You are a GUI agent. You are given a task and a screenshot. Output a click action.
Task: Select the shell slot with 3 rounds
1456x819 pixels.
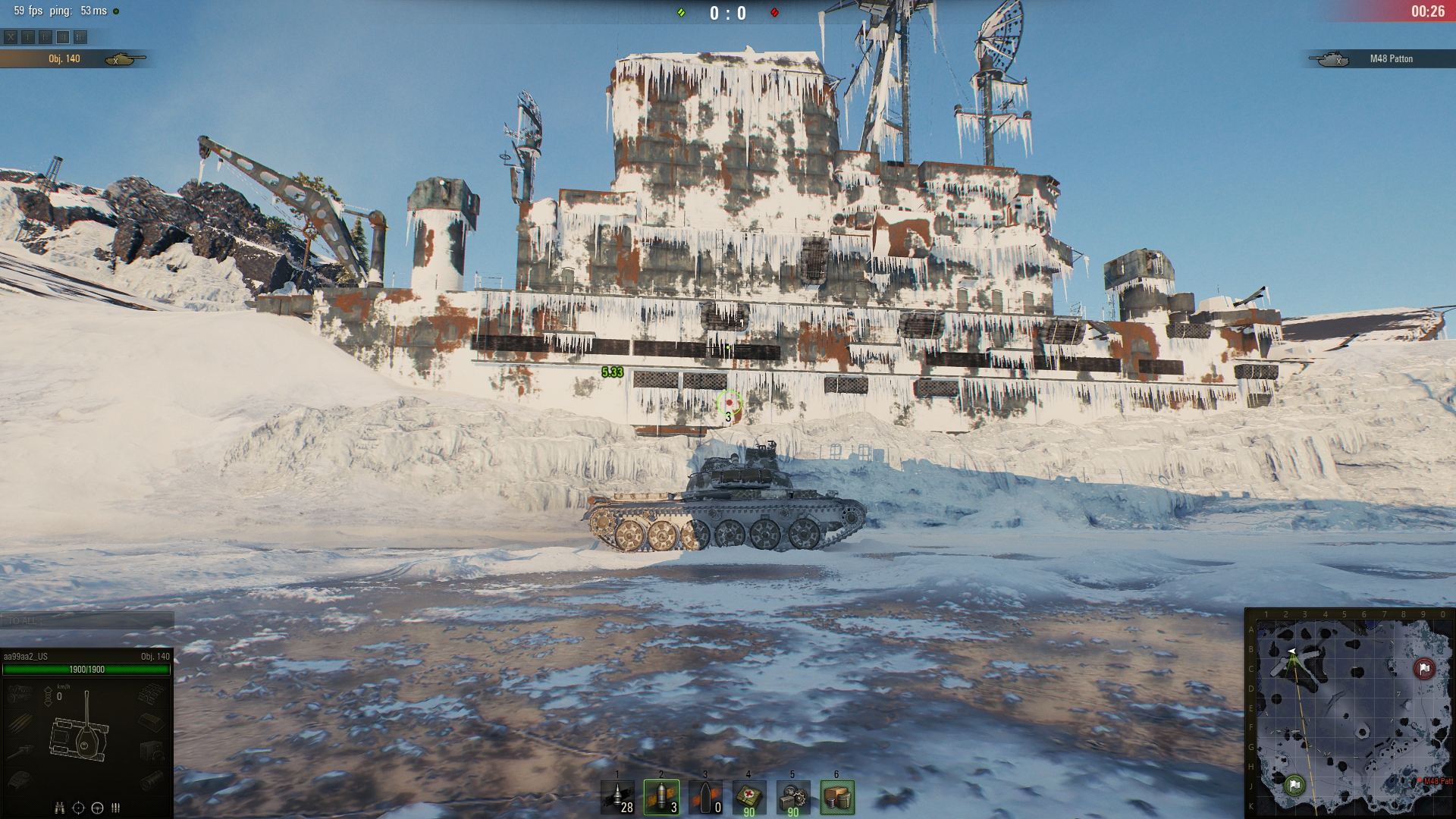[x=661, y=797]
